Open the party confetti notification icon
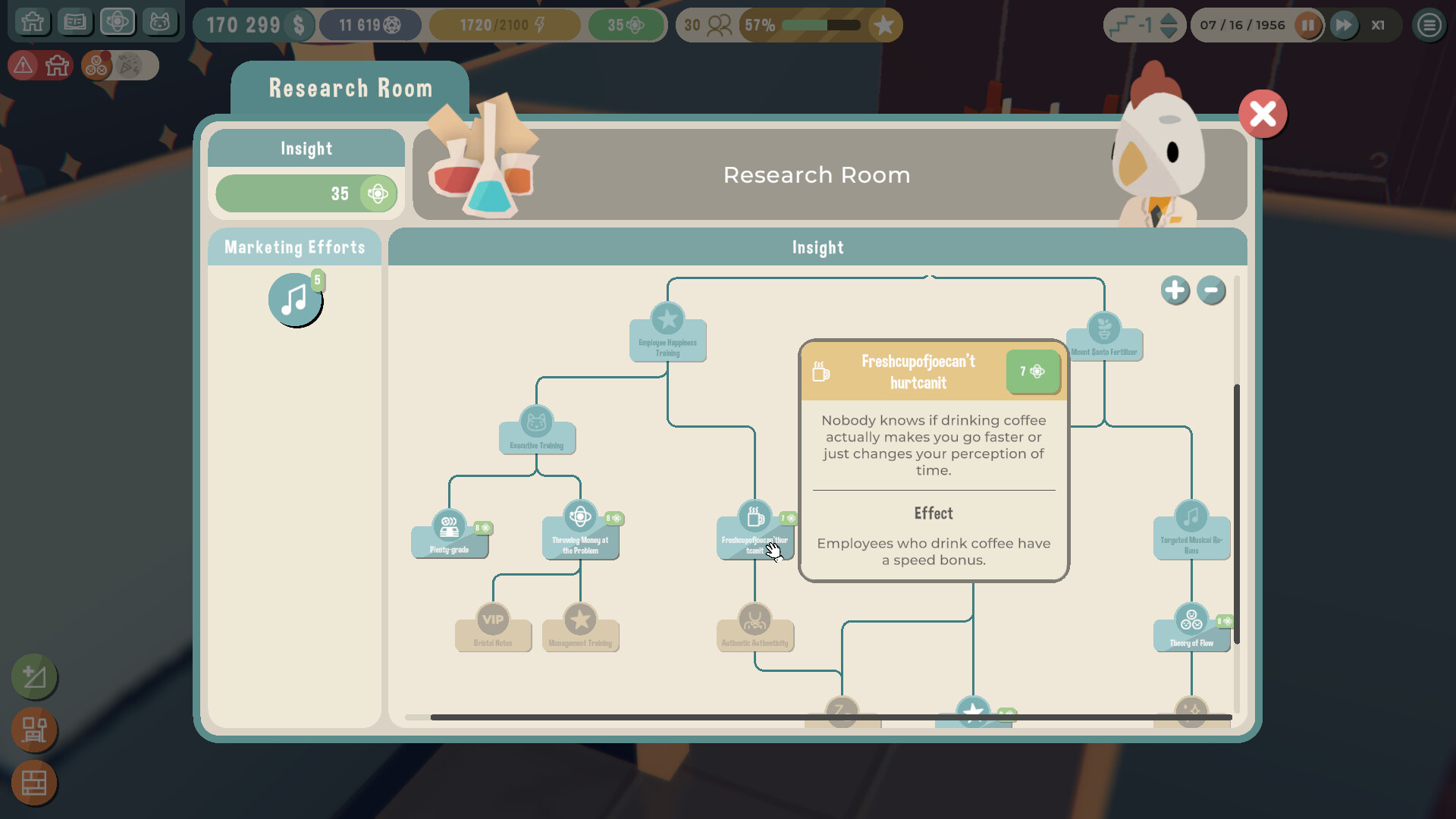The image size is (1456, 819). coord(130,65)
